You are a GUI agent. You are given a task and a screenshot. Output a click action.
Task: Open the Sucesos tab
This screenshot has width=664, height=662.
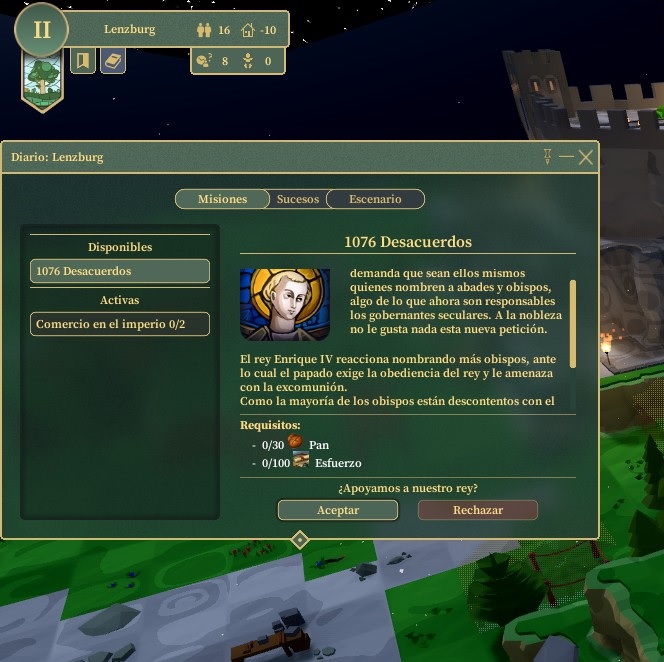click(298, 199)
